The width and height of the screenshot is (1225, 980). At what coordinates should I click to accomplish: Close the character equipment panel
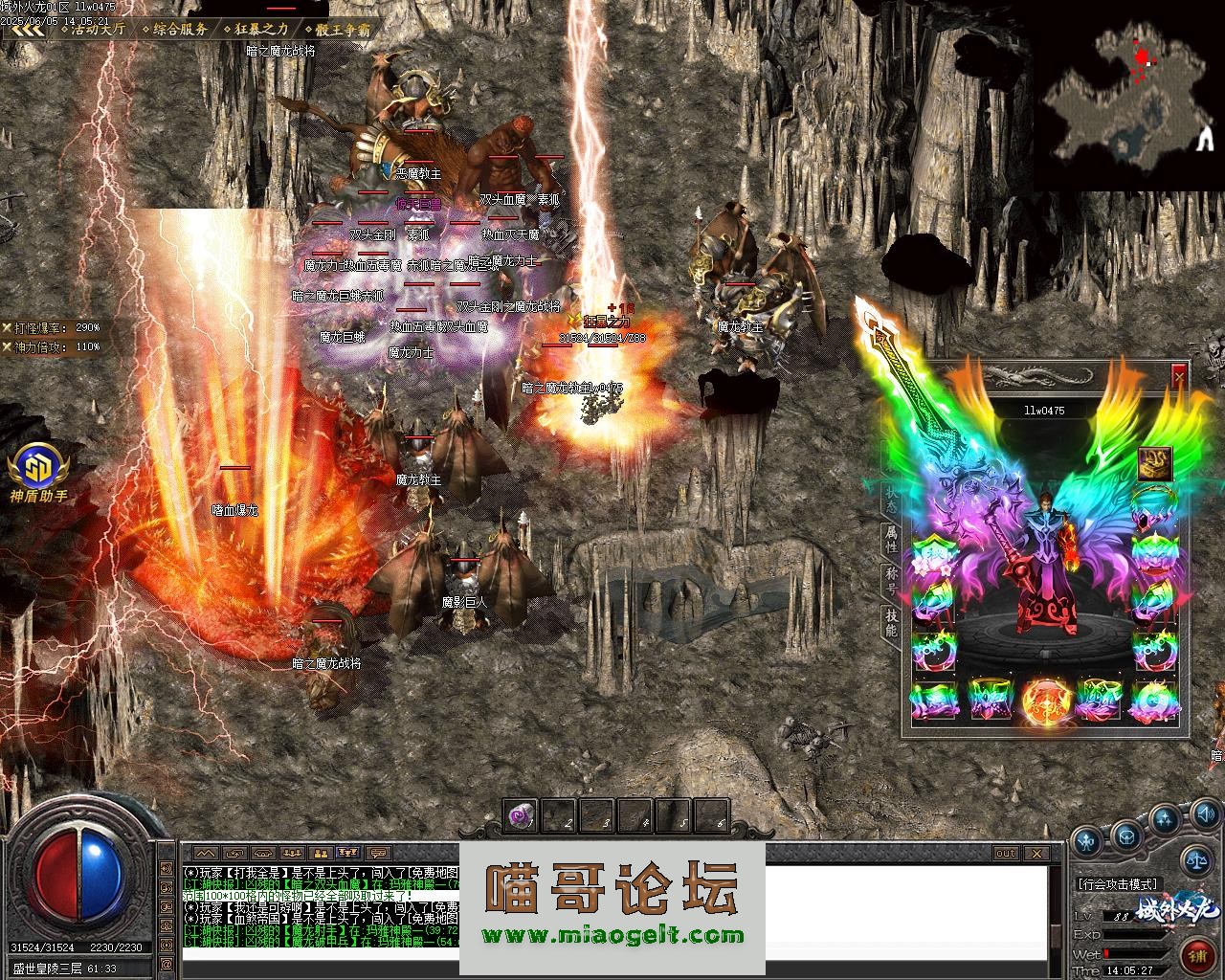1179,375
